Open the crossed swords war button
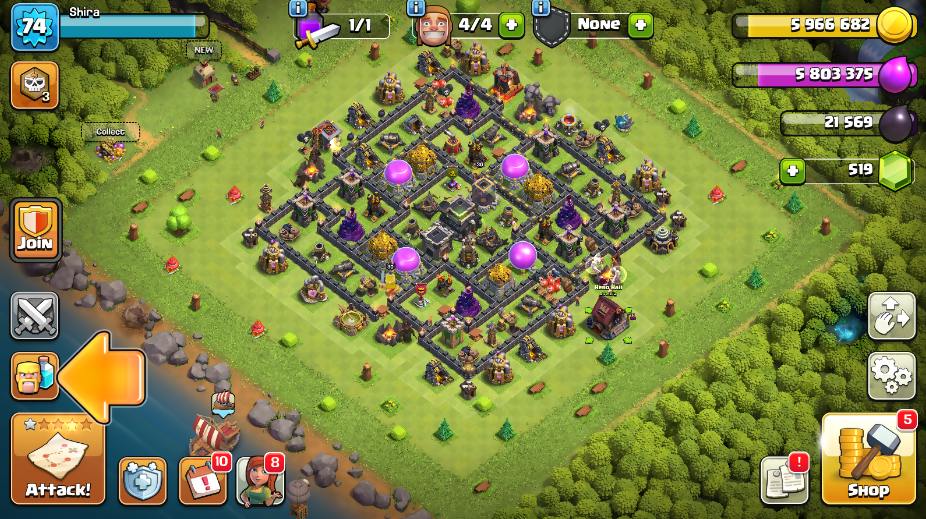Screen dimensions: 926x519 point(35,316)
